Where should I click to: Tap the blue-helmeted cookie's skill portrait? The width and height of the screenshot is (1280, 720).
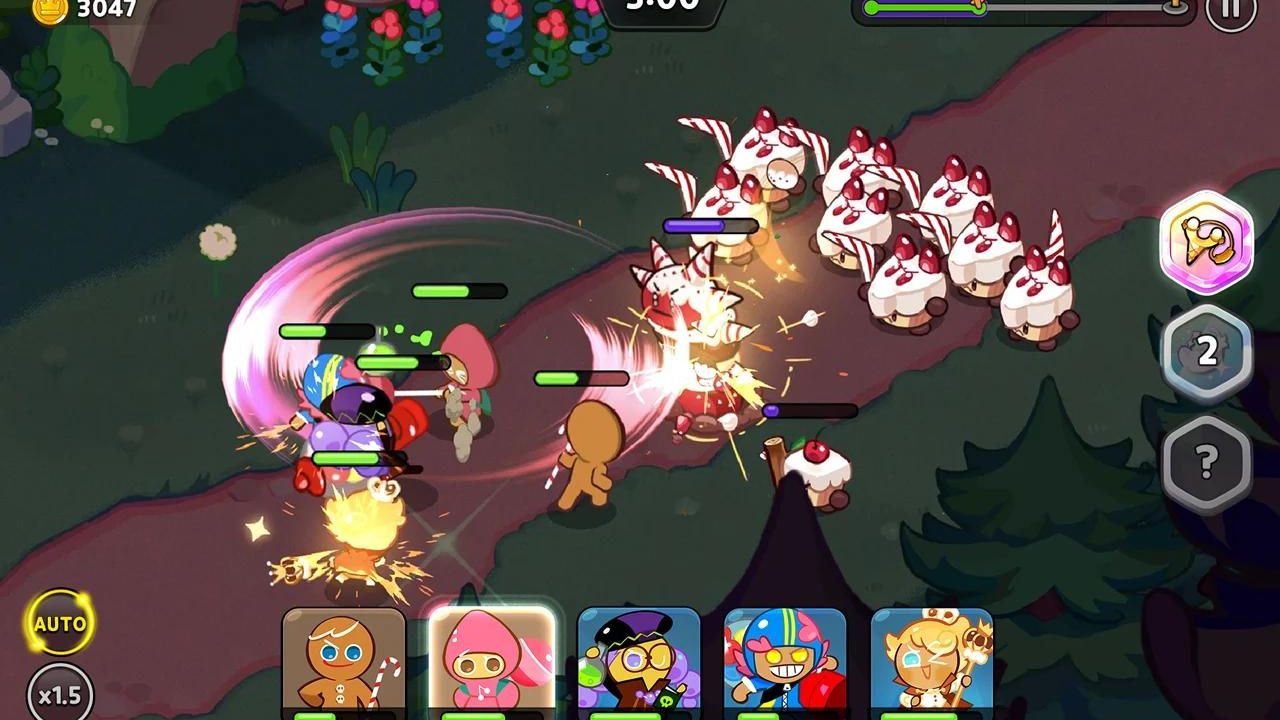coord(787,660)
